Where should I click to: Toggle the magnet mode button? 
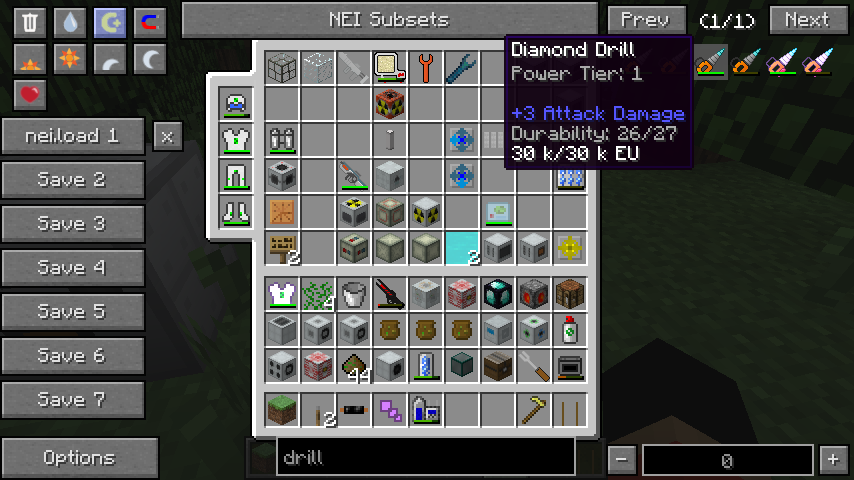150,23
